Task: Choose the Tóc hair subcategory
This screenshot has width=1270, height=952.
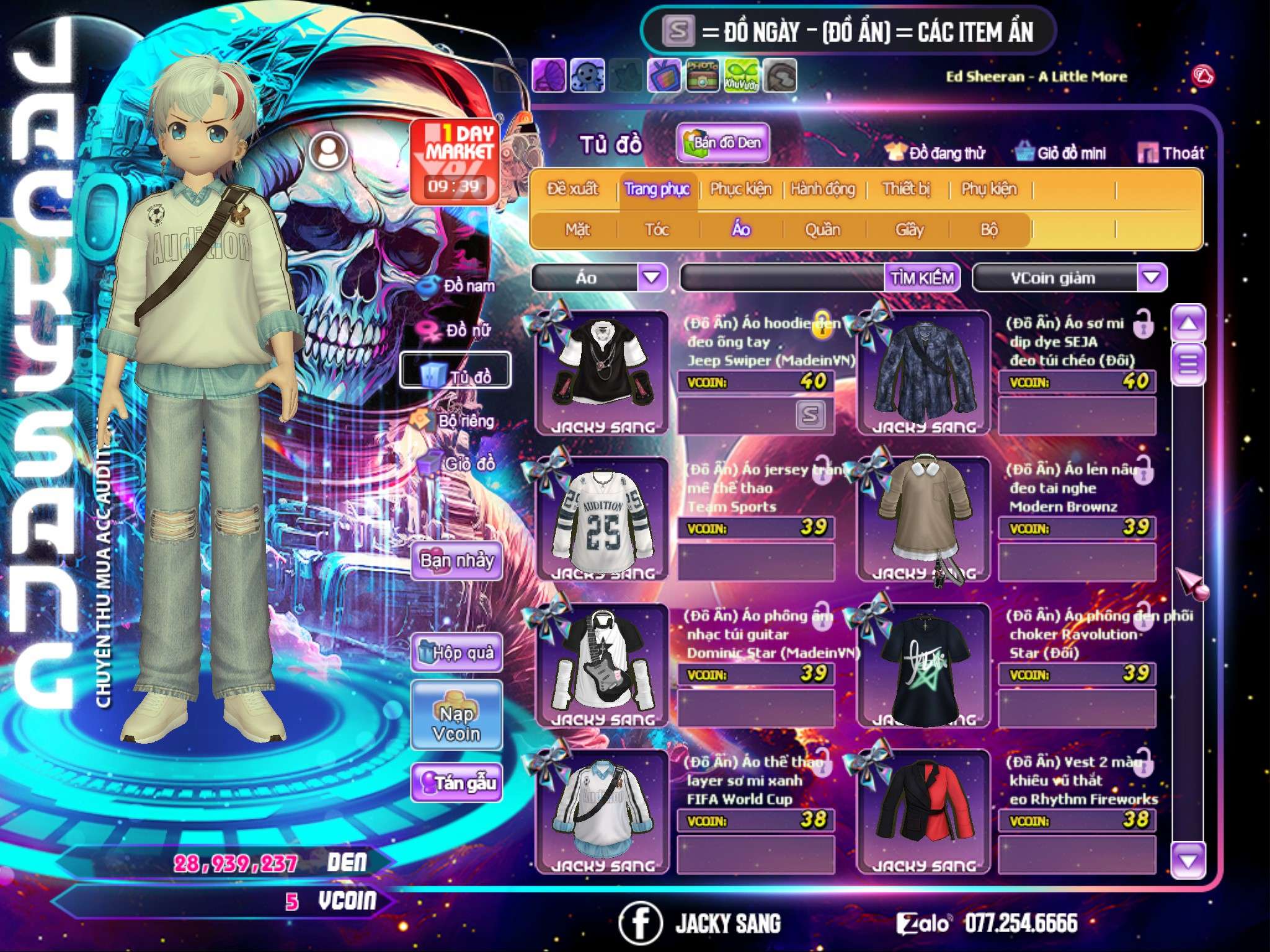Action: (x=657, y=230)
